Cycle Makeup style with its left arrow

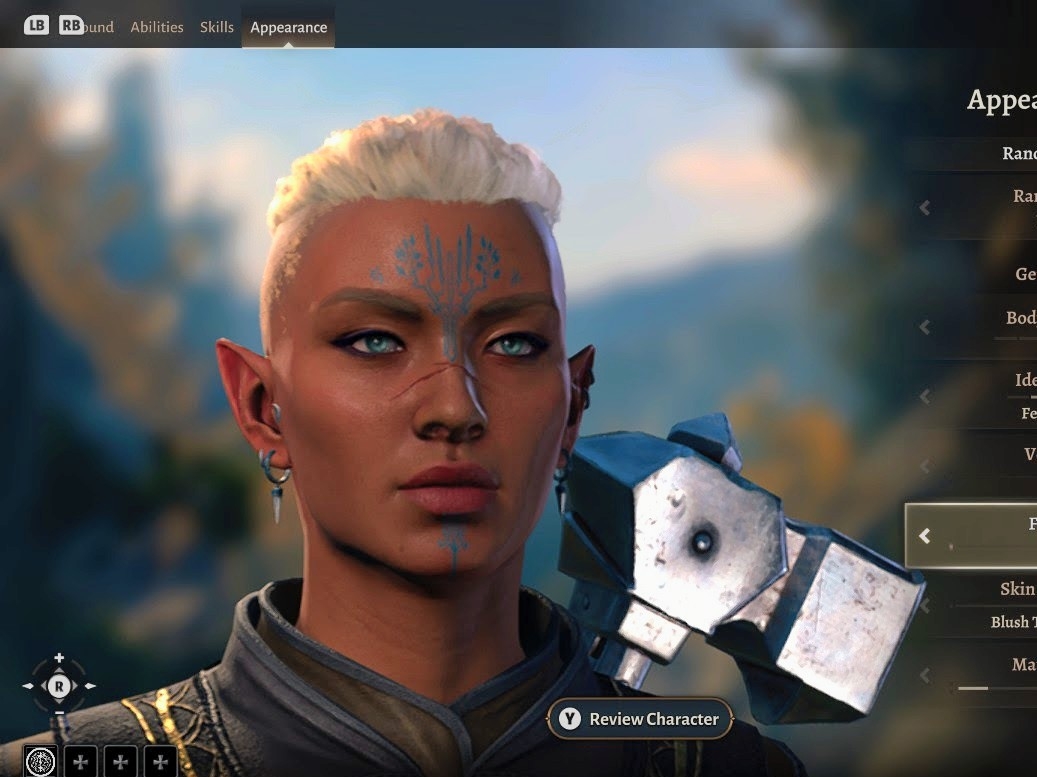click(925, 675)
